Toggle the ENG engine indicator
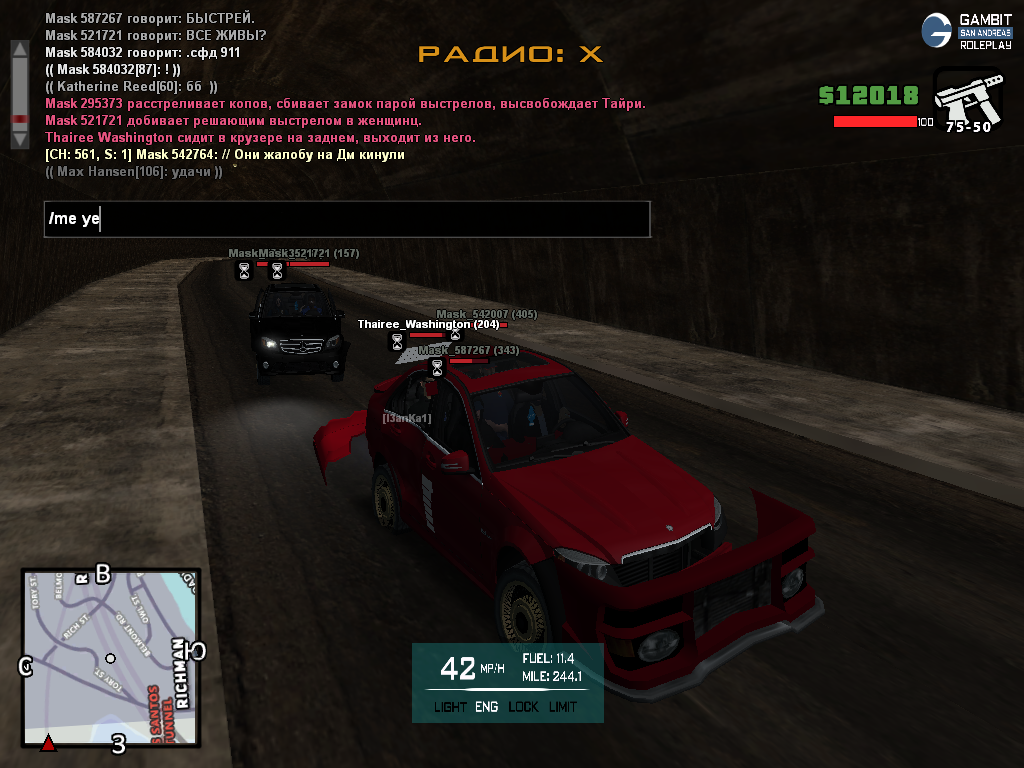This screenshot has height=768, width=1024. pyautogui.click(x=487, y=707)
